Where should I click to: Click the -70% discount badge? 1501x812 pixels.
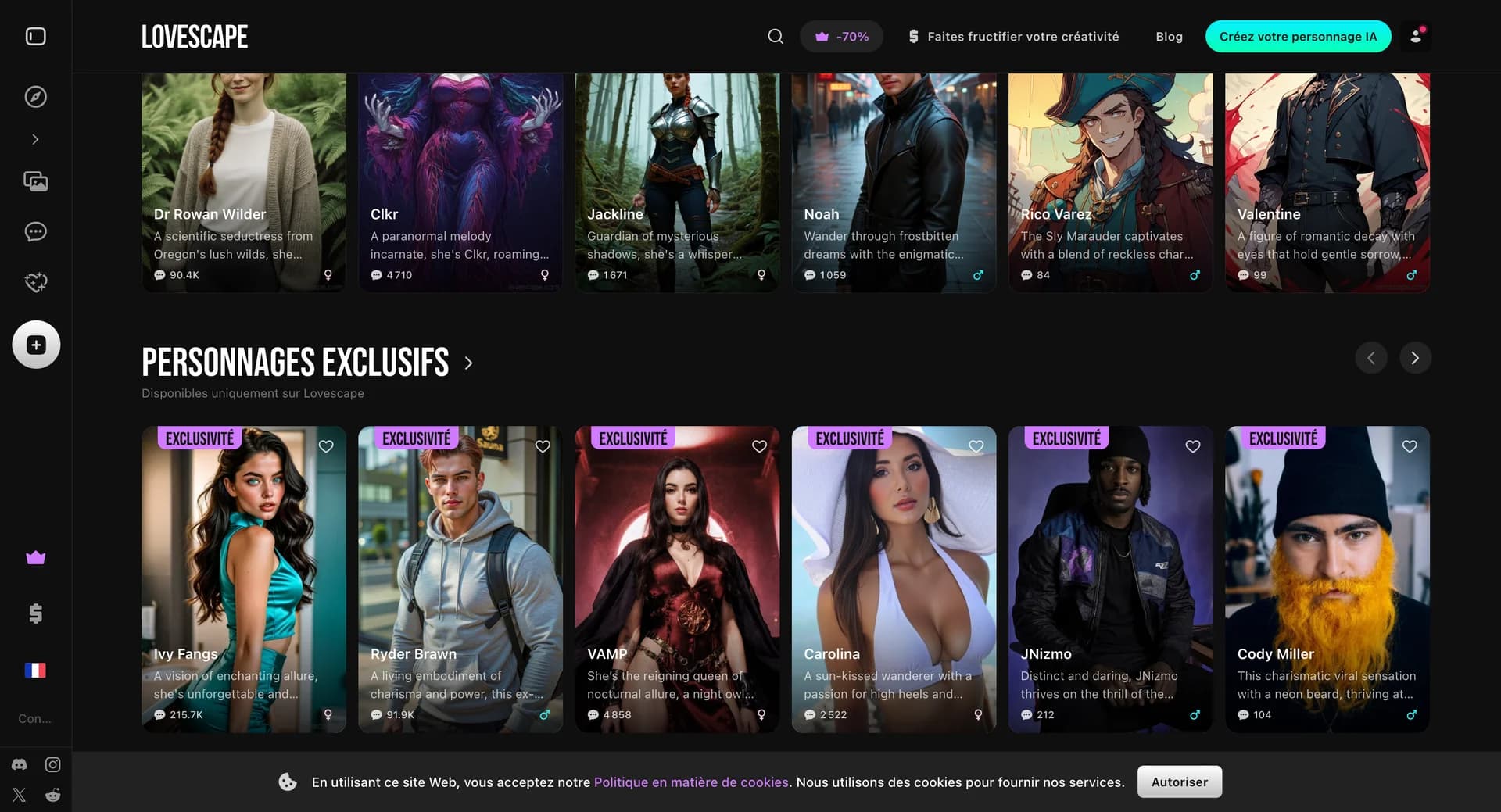coord(841,36)
